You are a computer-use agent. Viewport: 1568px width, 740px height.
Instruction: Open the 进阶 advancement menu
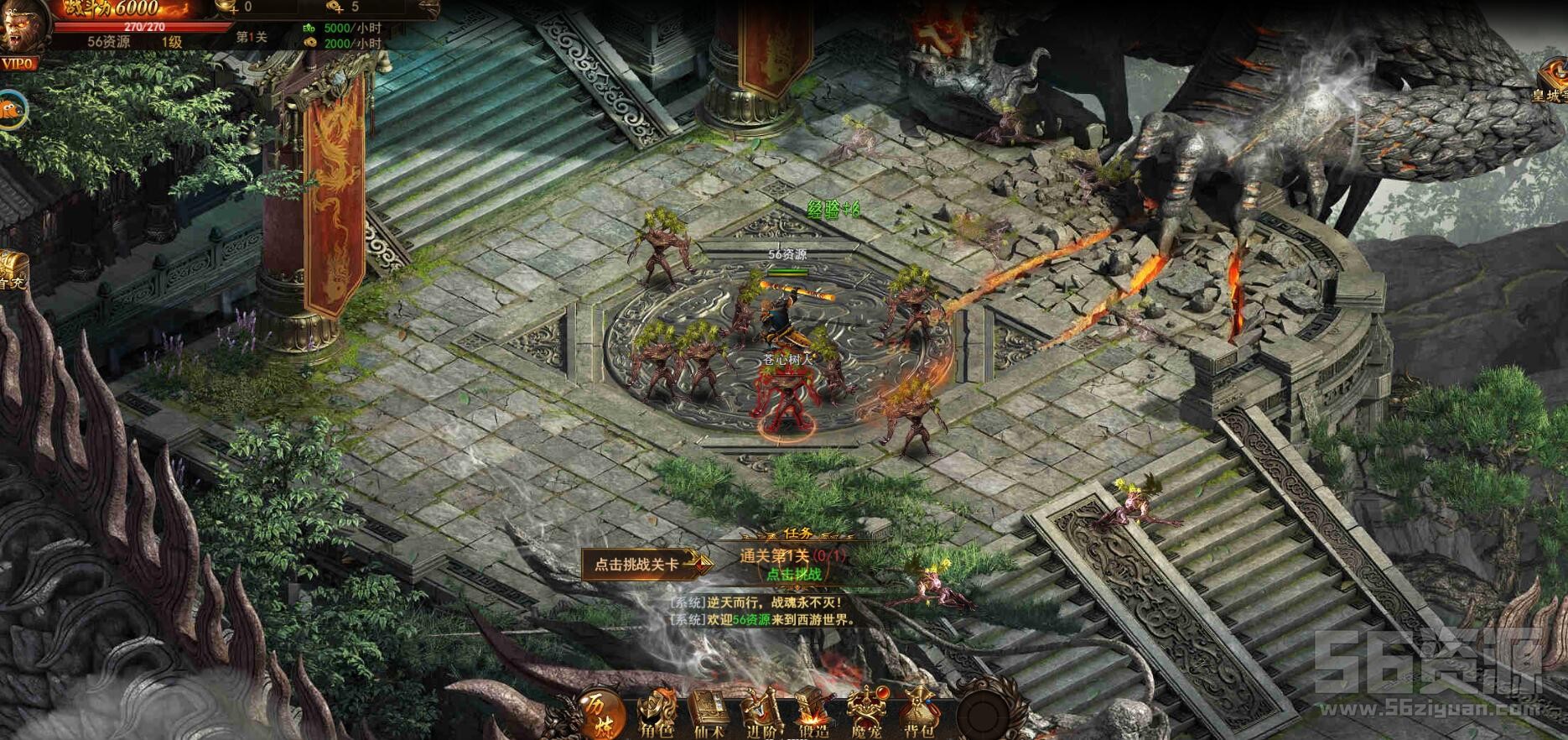761,714
